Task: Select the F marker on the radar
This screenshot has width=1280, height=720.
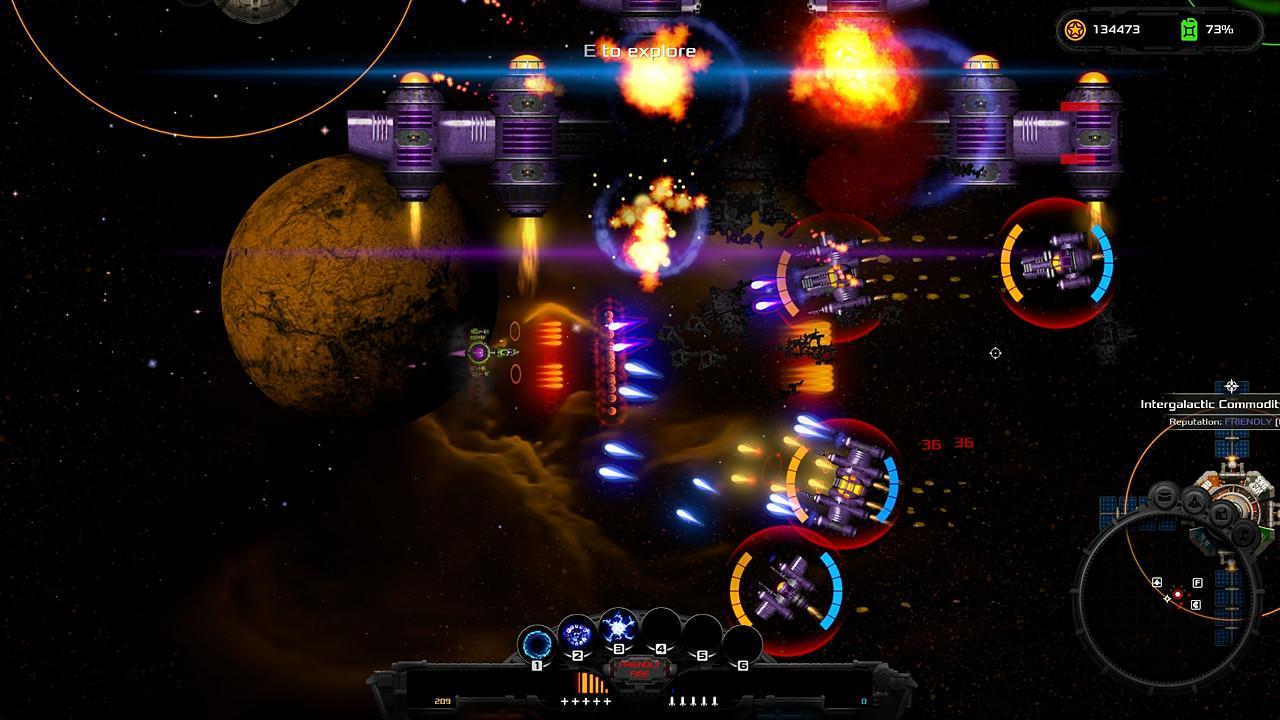Action: click(1197, 583)
